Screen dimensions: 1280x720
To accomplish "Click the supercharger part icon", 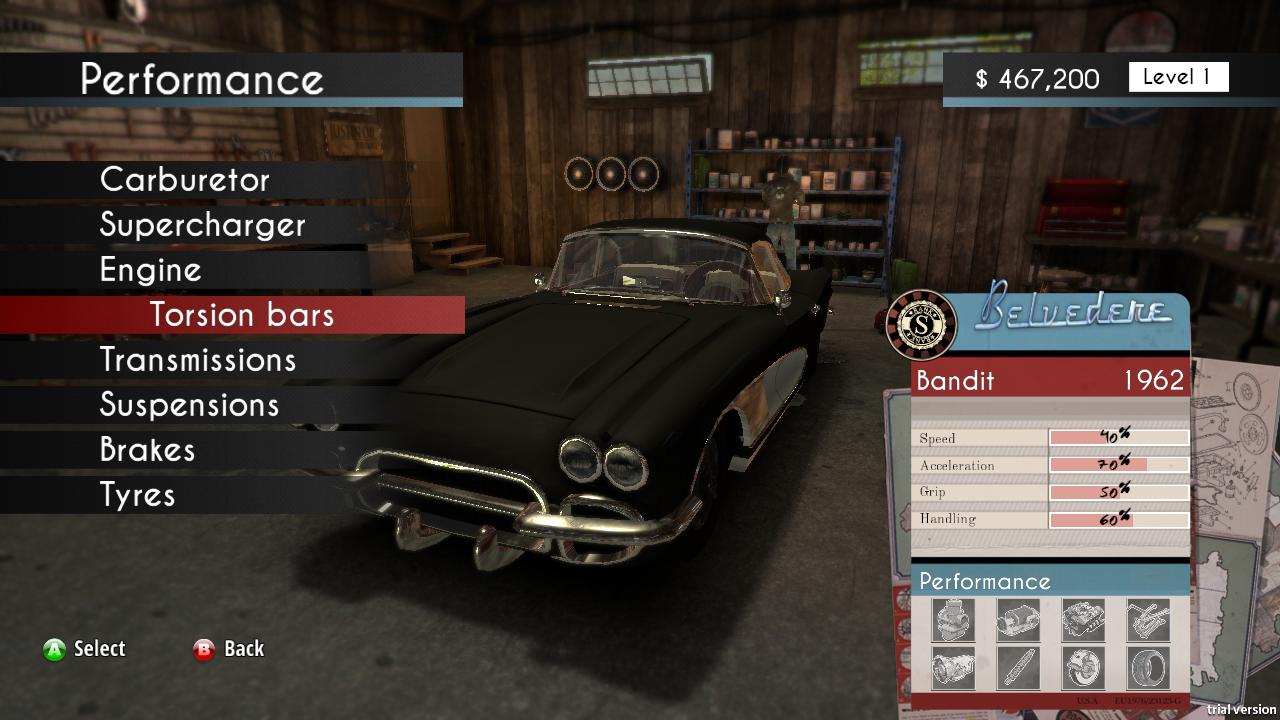I will (1017, 620).
